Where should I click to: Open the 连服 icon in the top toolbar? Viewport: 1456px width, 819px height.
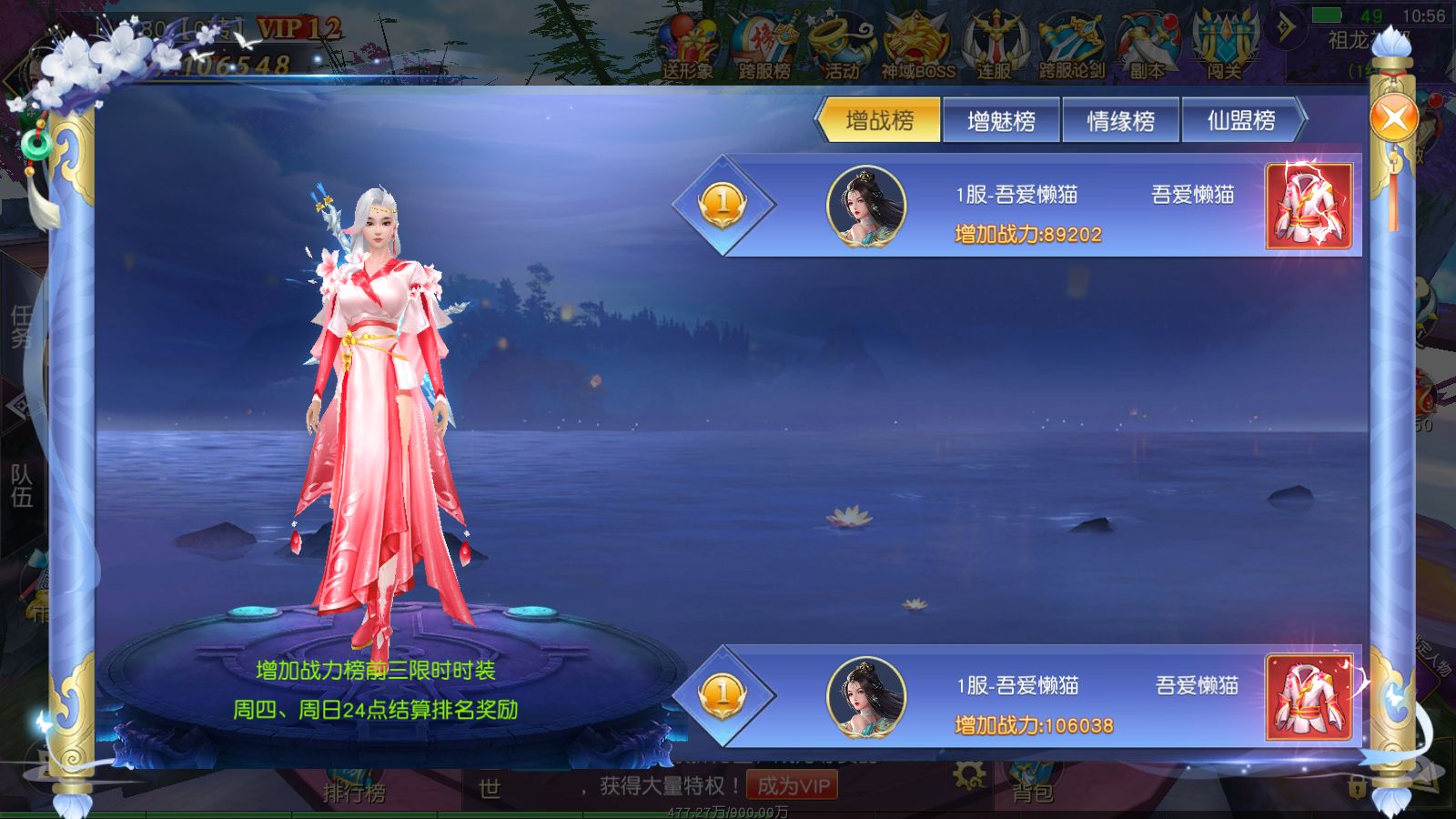pos(995,38)
